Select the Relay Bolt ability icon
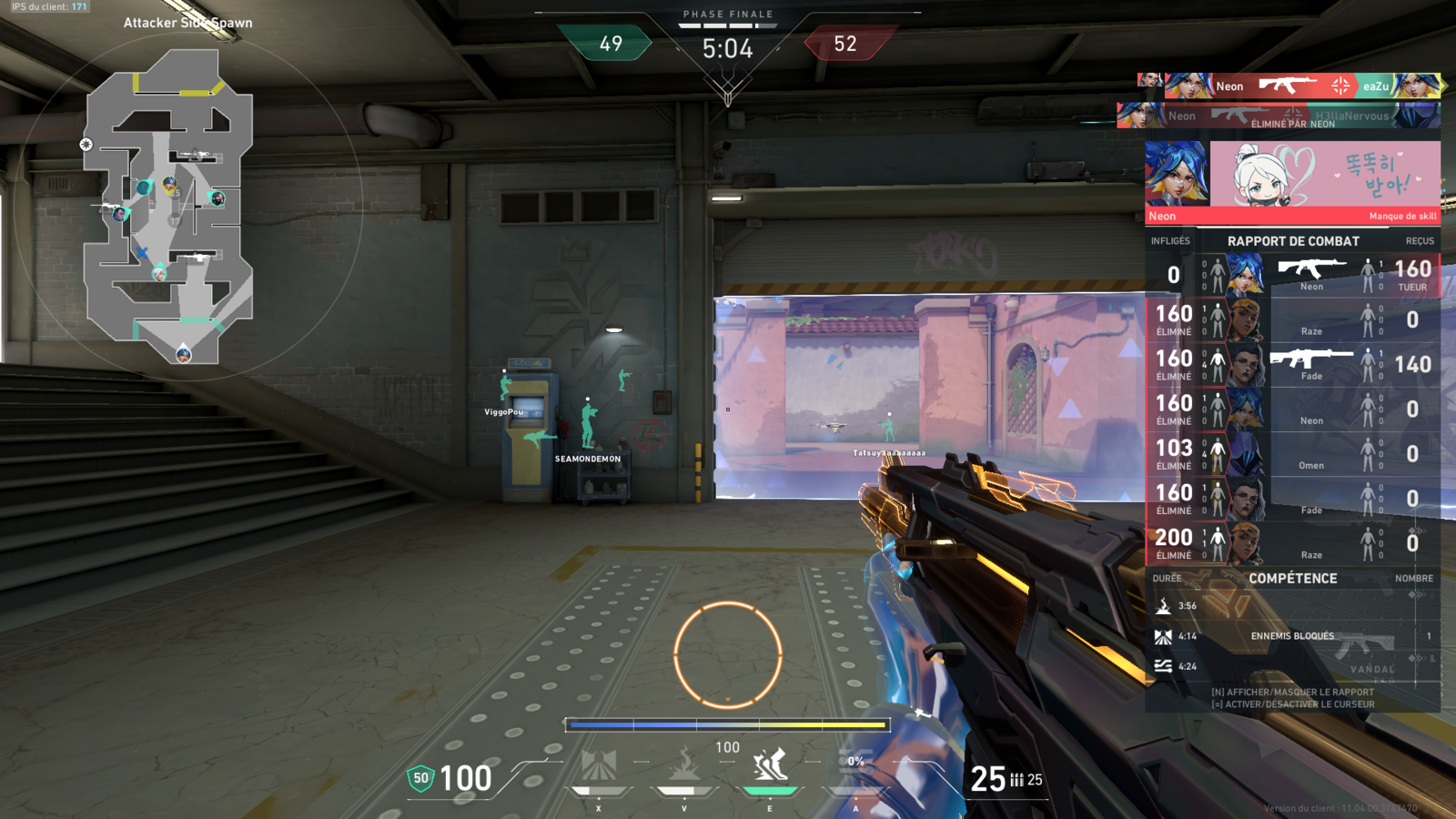The width and height of the screenshot is (1456, 819). tap(683, 766)
